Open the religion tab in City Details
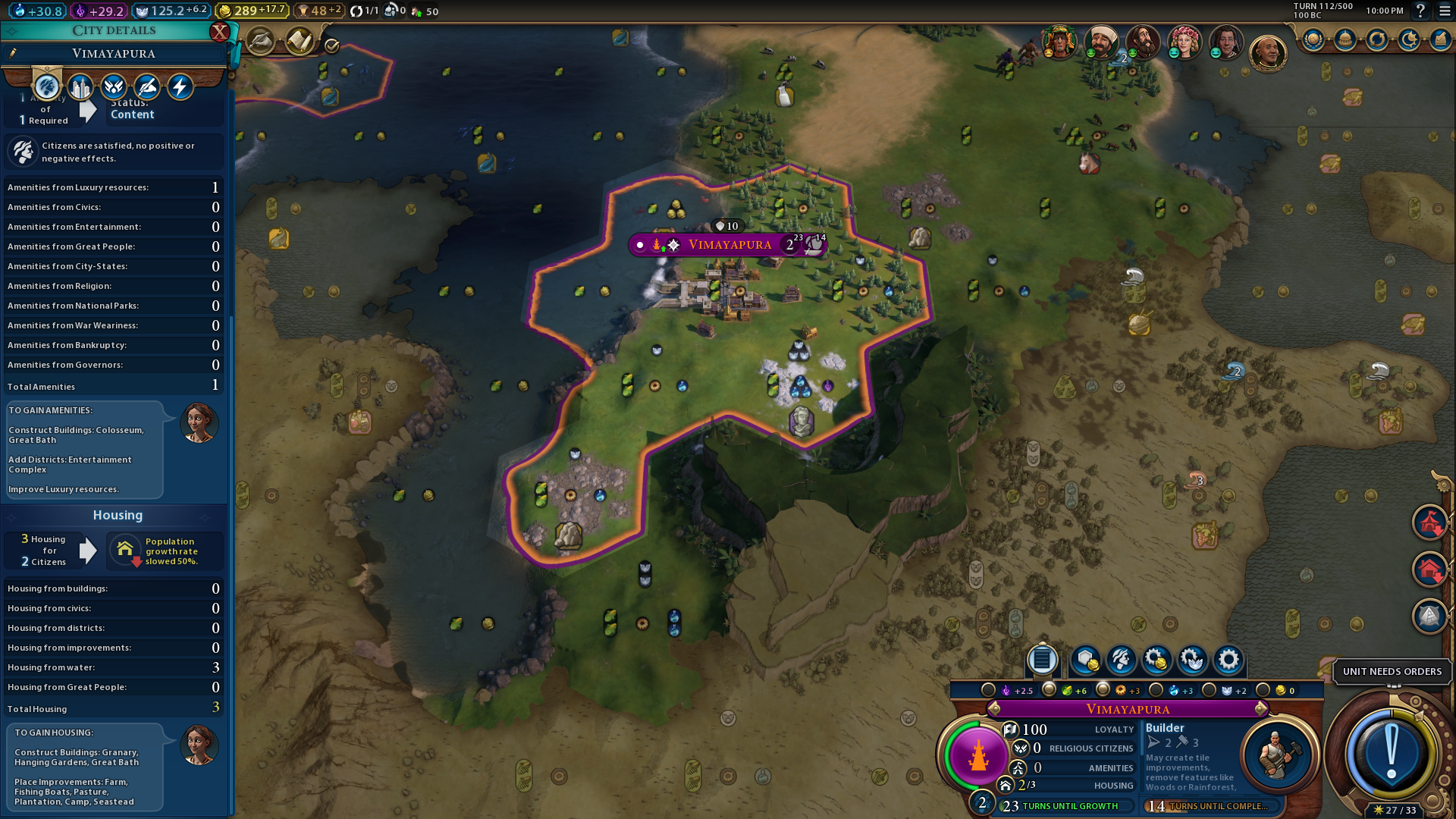The image size is (1456, 819). pyautogui.click(x=114, y=87)
